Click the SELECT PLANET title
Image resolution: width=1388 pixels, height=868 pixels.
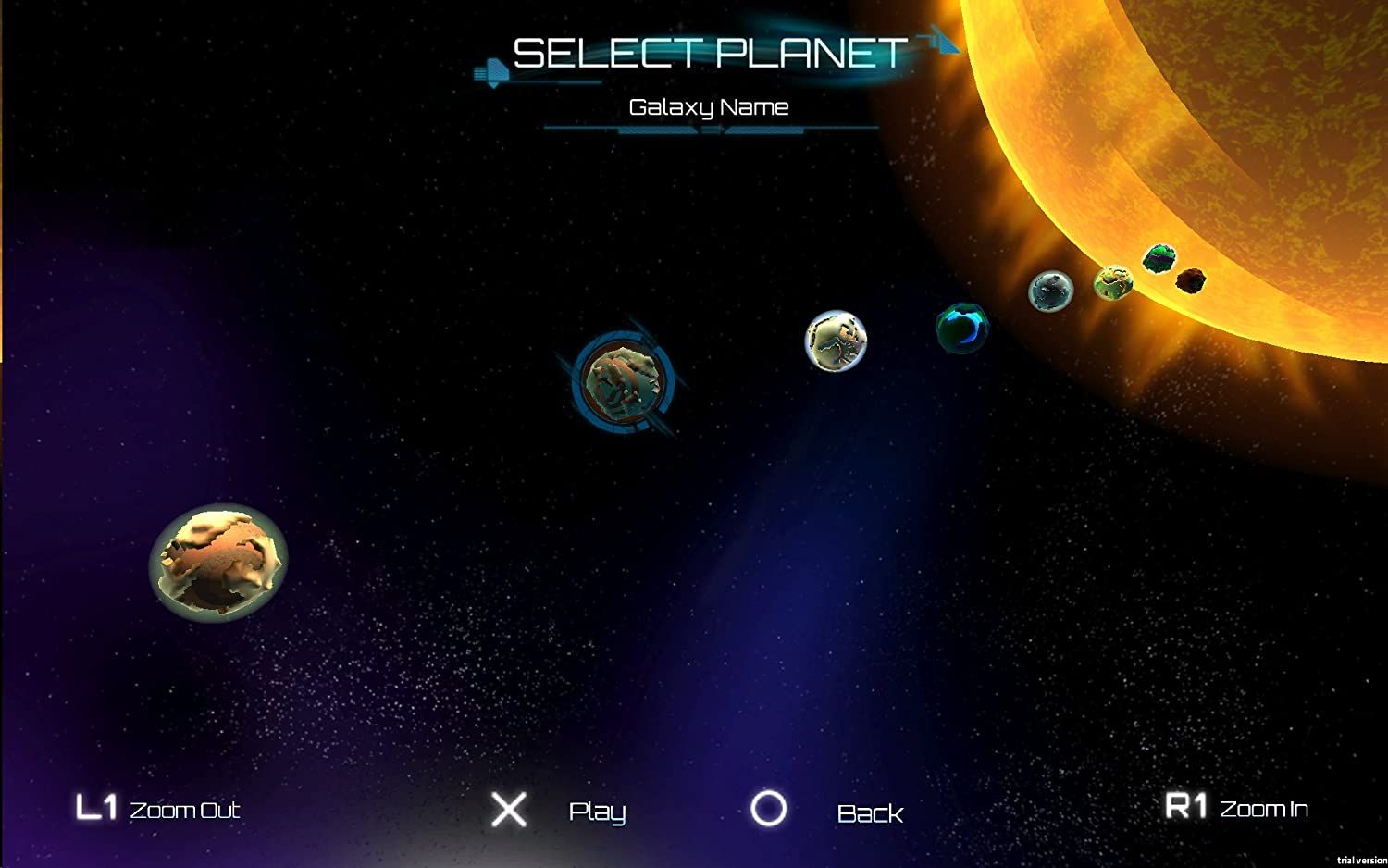tap(708, 54)
